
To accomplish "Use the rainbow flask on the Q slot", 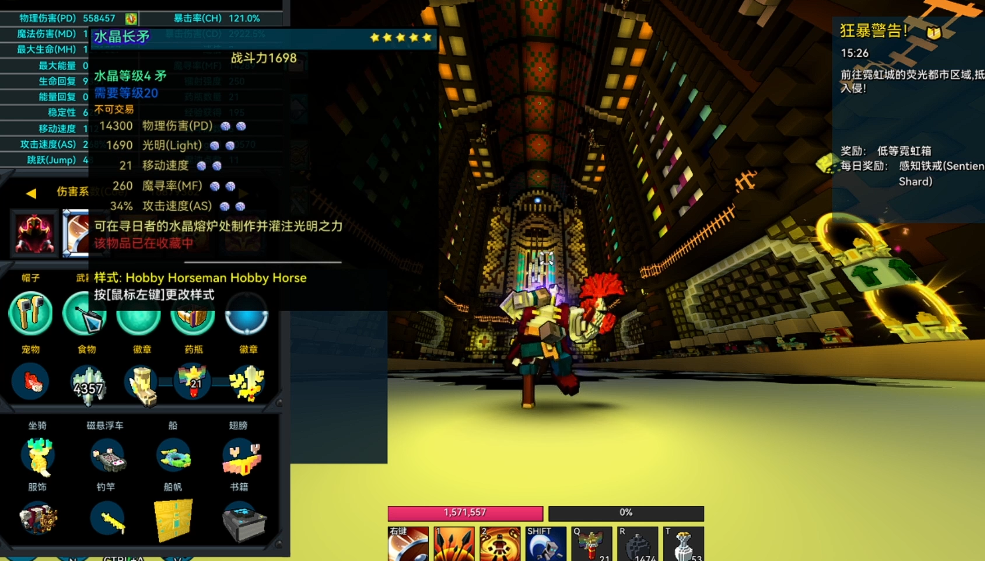I will coord(591,544).
